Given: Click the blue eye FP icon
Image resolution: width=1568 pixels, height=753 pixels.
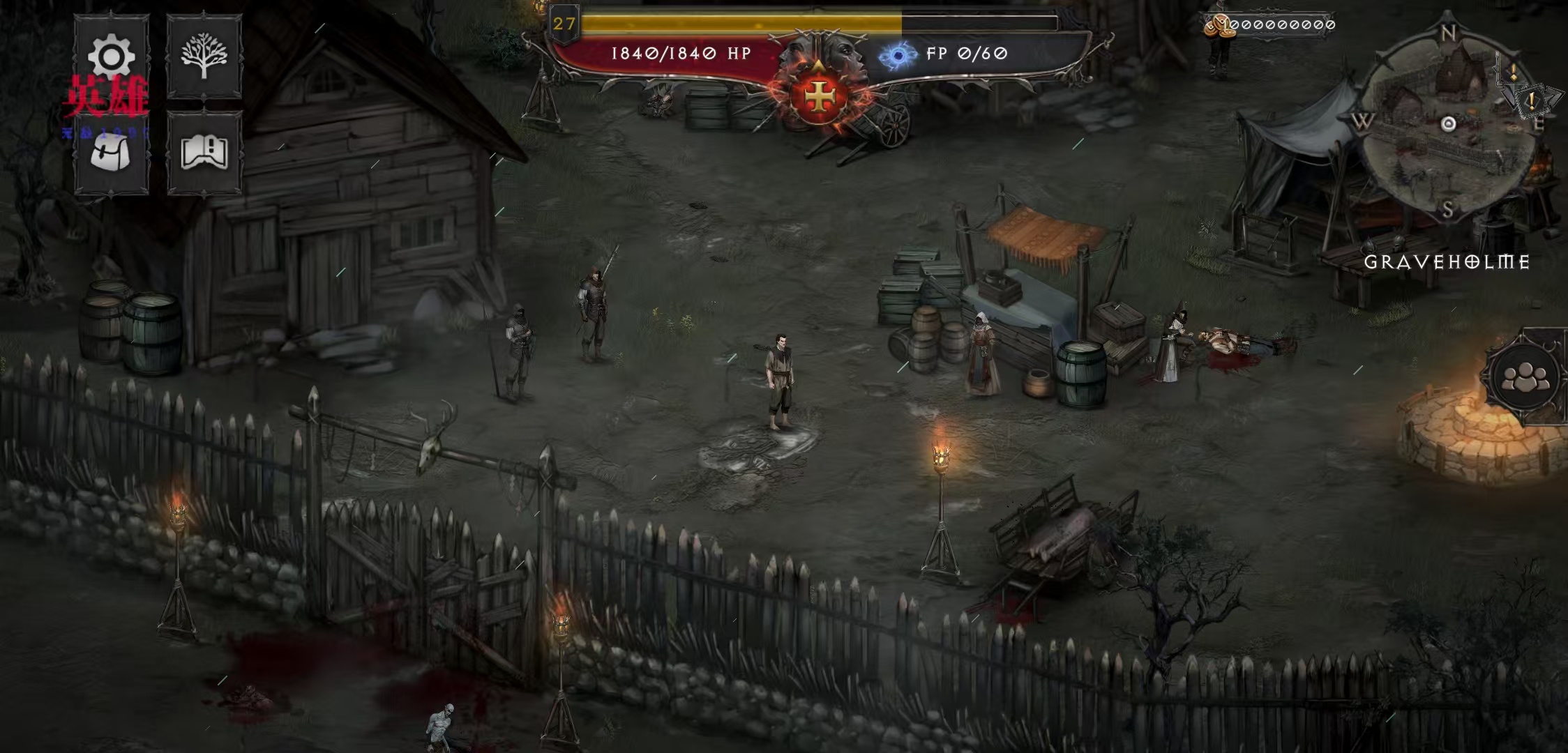Looking at the screenshot, I should point(898,54).
